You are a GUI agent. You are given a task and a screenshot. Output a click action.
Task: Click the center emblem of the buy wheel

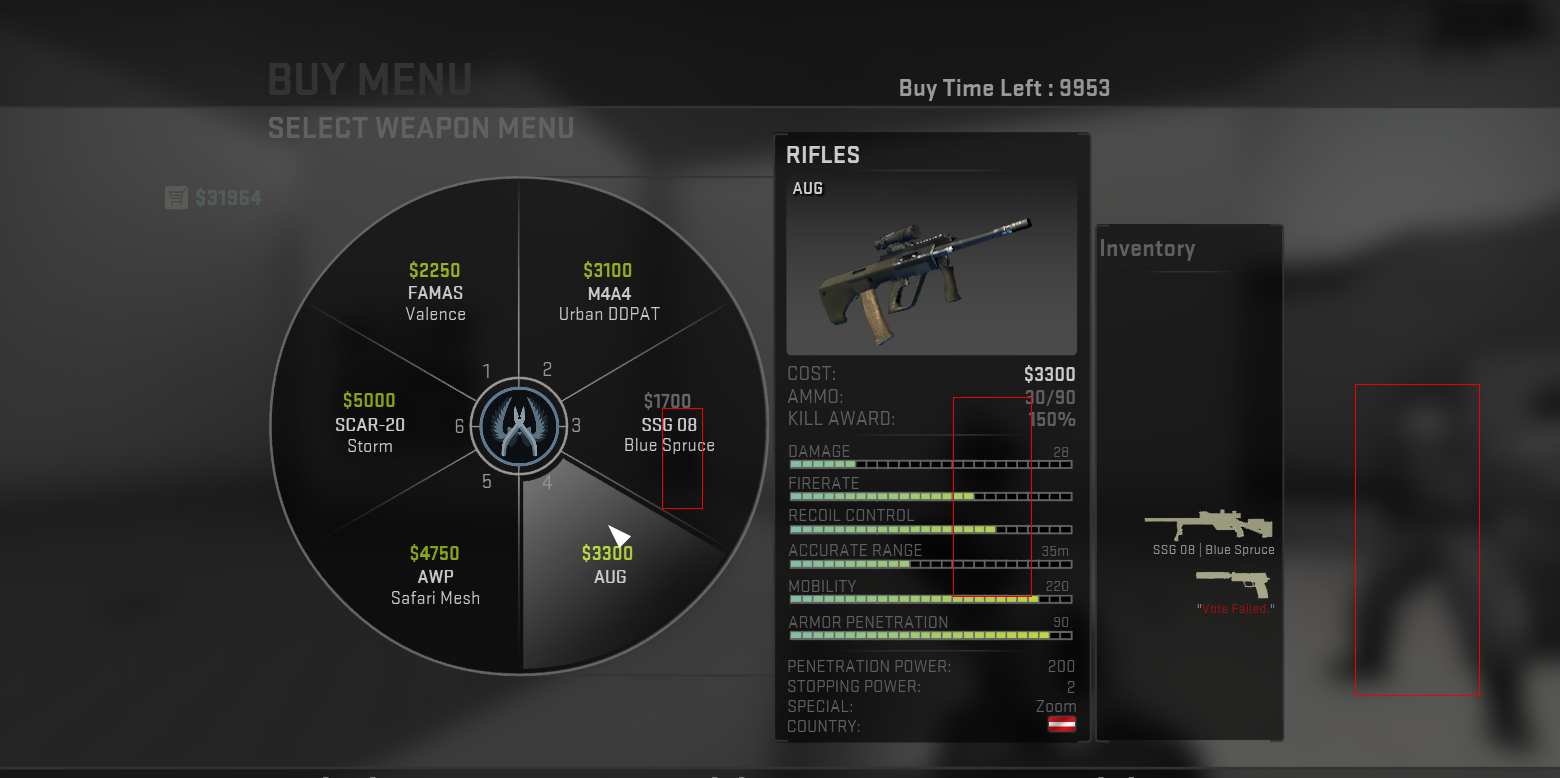coord(518,425)
